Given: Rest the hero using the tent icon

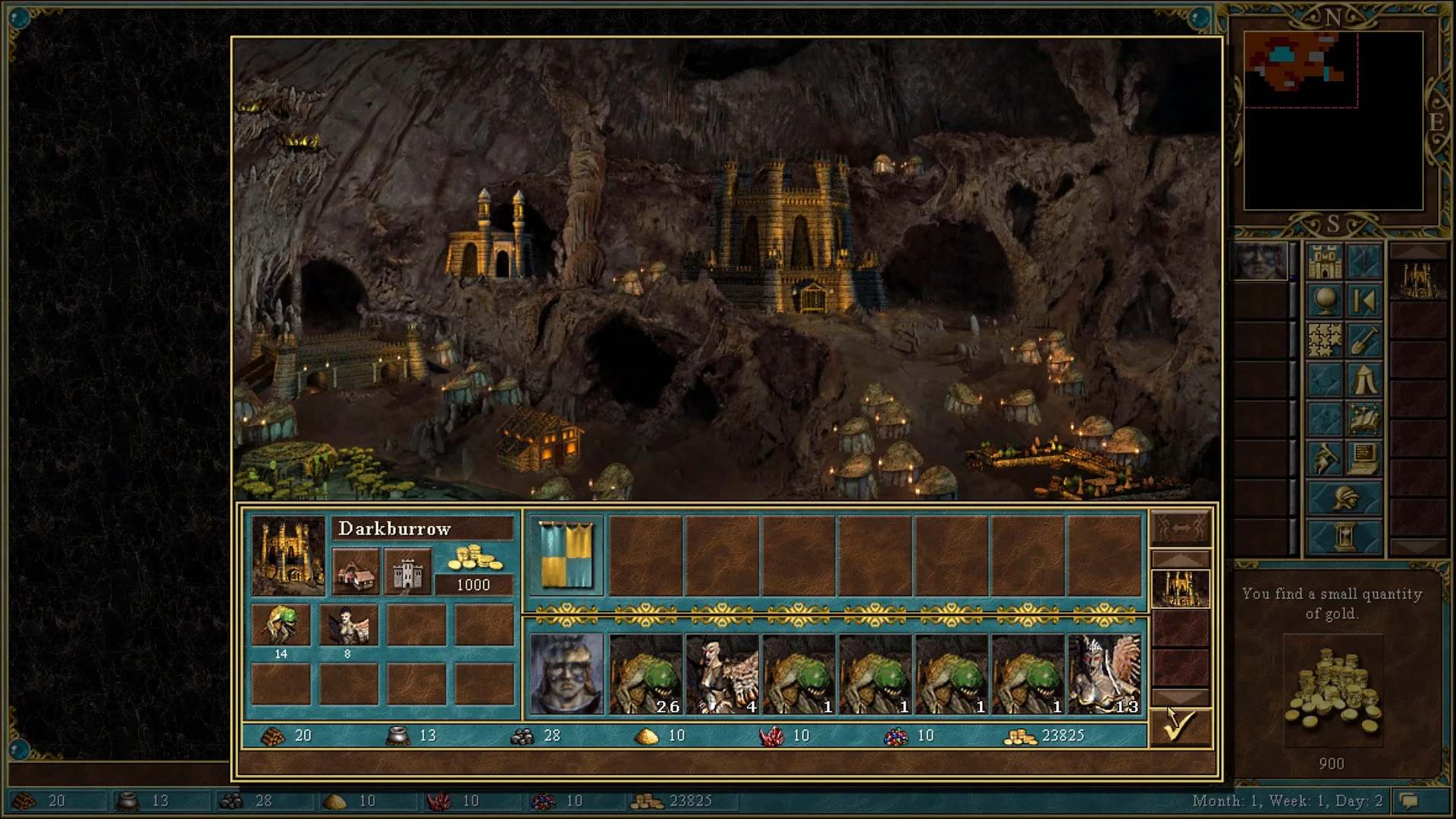Looking at the screenshot, I should click(1363, 378).
